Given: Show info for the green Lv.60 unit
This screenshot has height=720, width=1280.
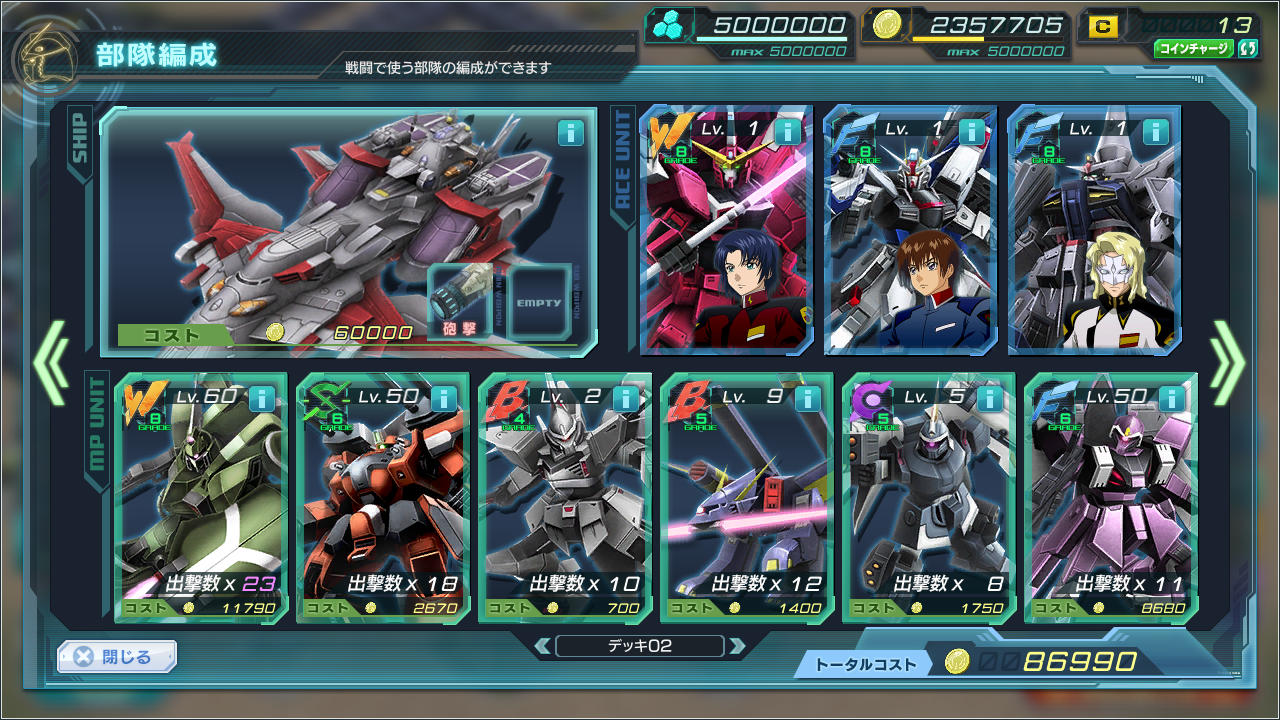Looking at the screenshot, I should point(261,398).
